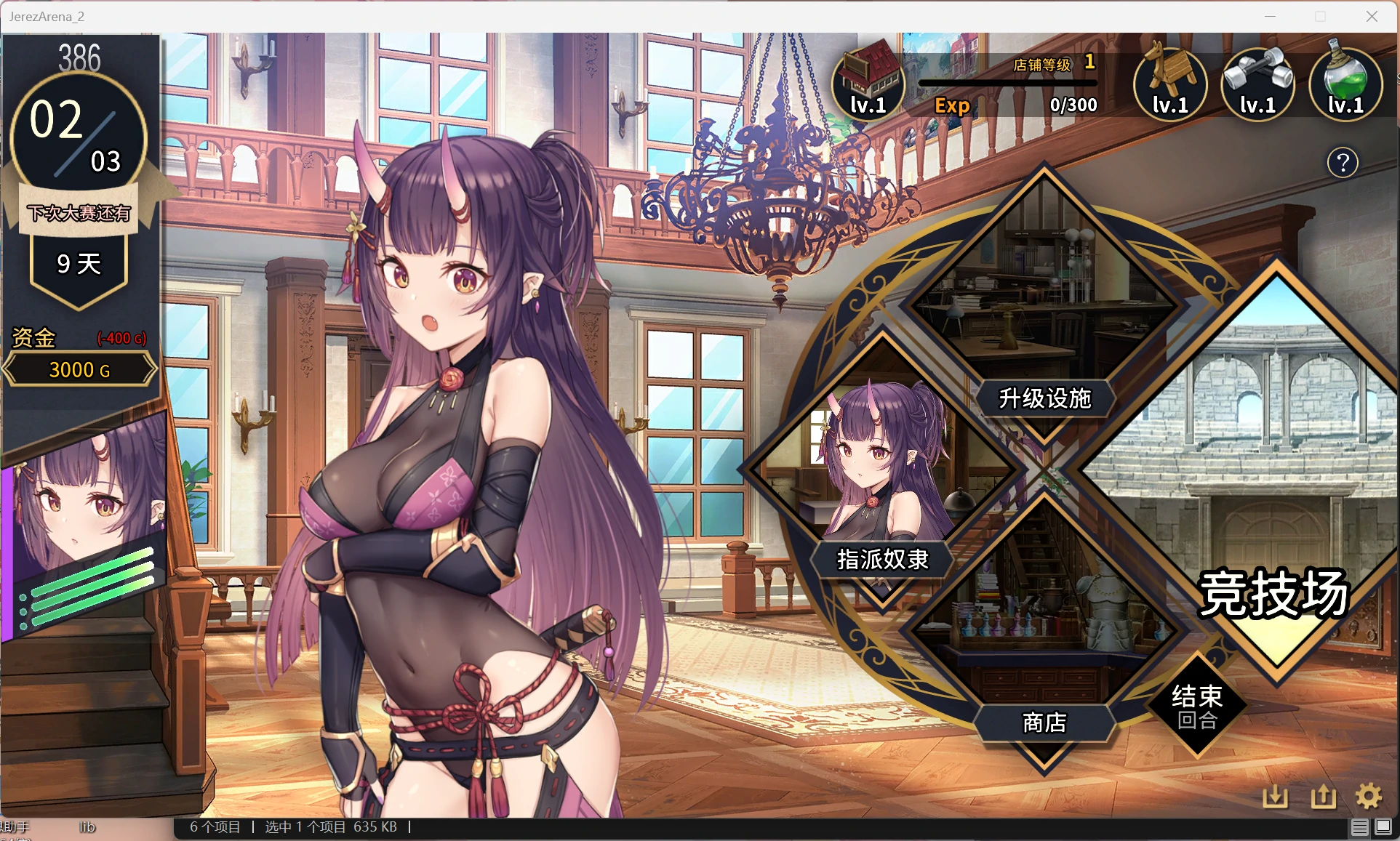1400x841 pixels.
Task: Open the 升级设施 upgrade facilities panel
Action: tap(1045, 398)
